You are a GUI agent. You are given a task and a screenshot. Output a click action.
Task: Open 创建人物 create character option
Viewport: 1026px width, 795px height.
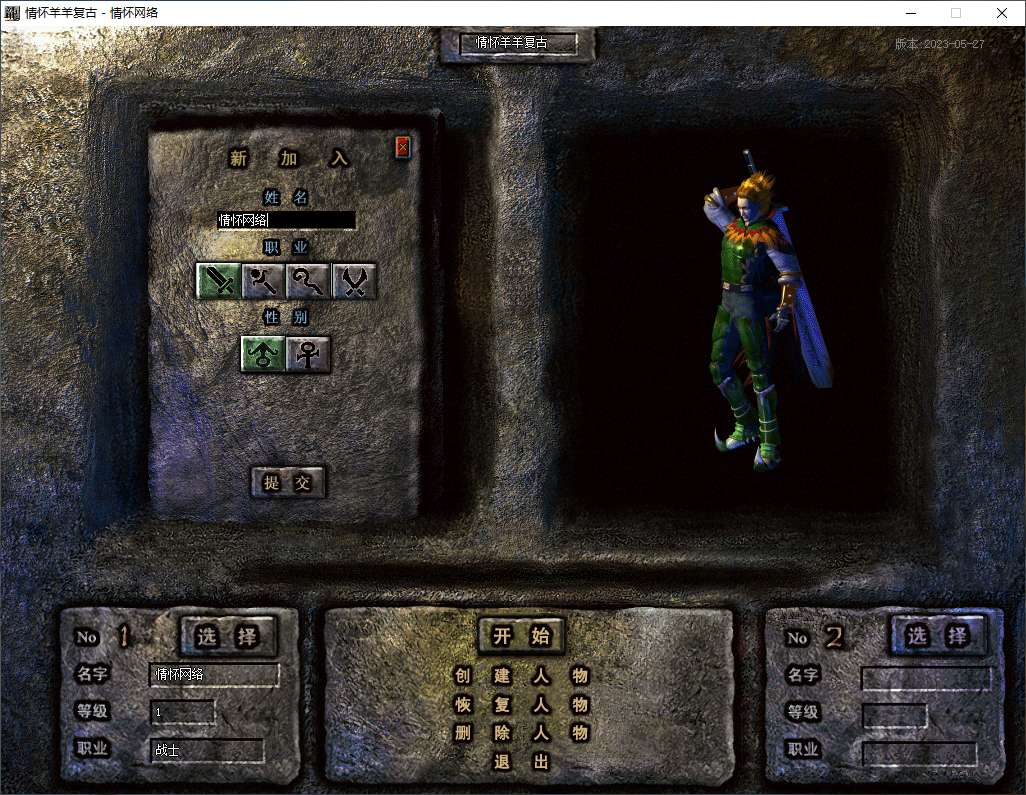(521, 676)
